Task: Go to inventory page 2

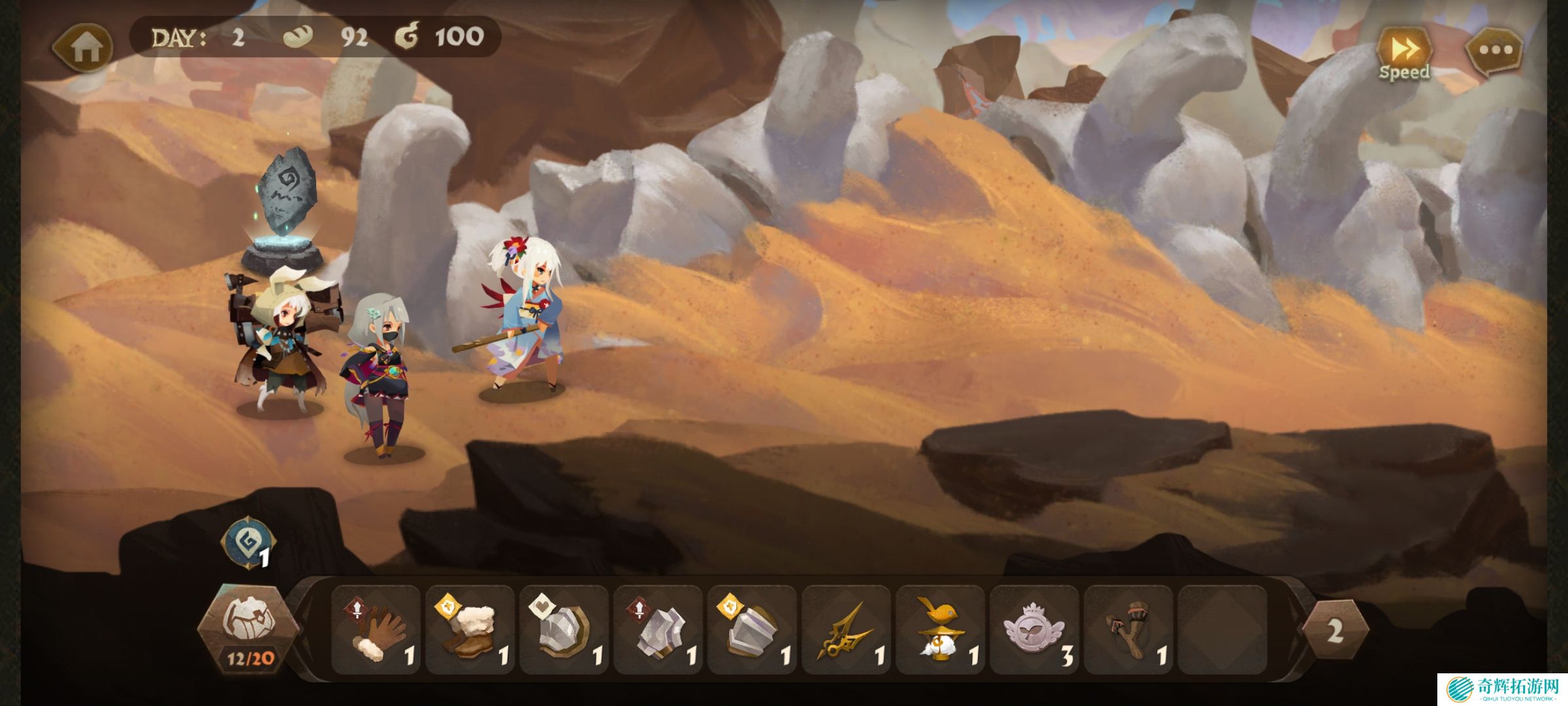Action: pos(1335,630)
